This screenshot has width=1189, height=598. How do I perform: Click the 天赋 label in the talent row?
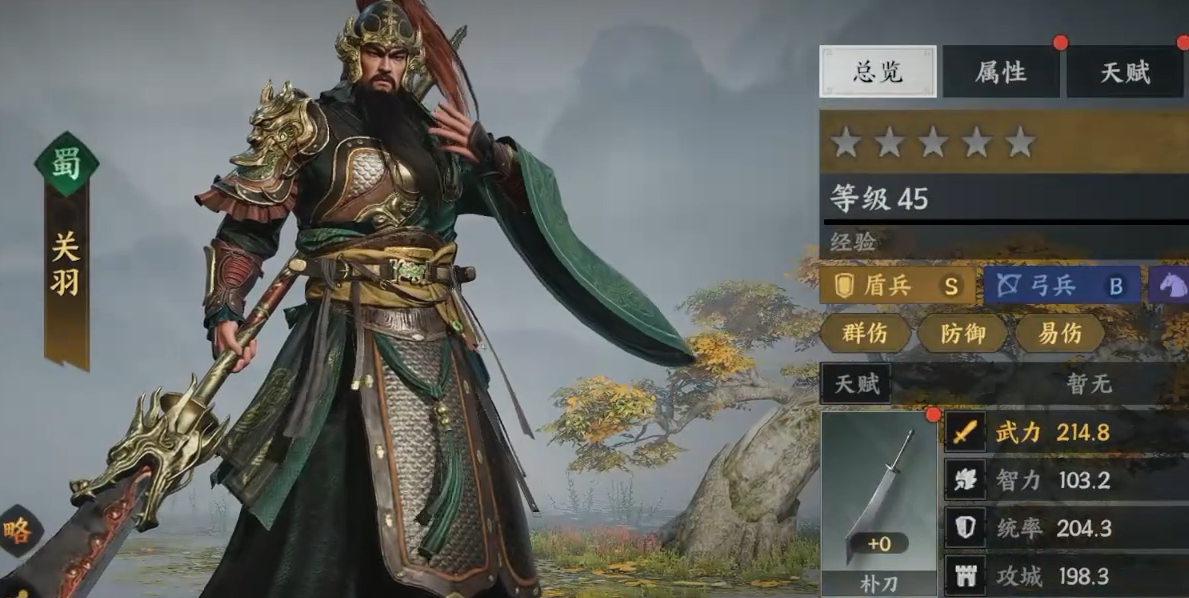pos(856,384)
